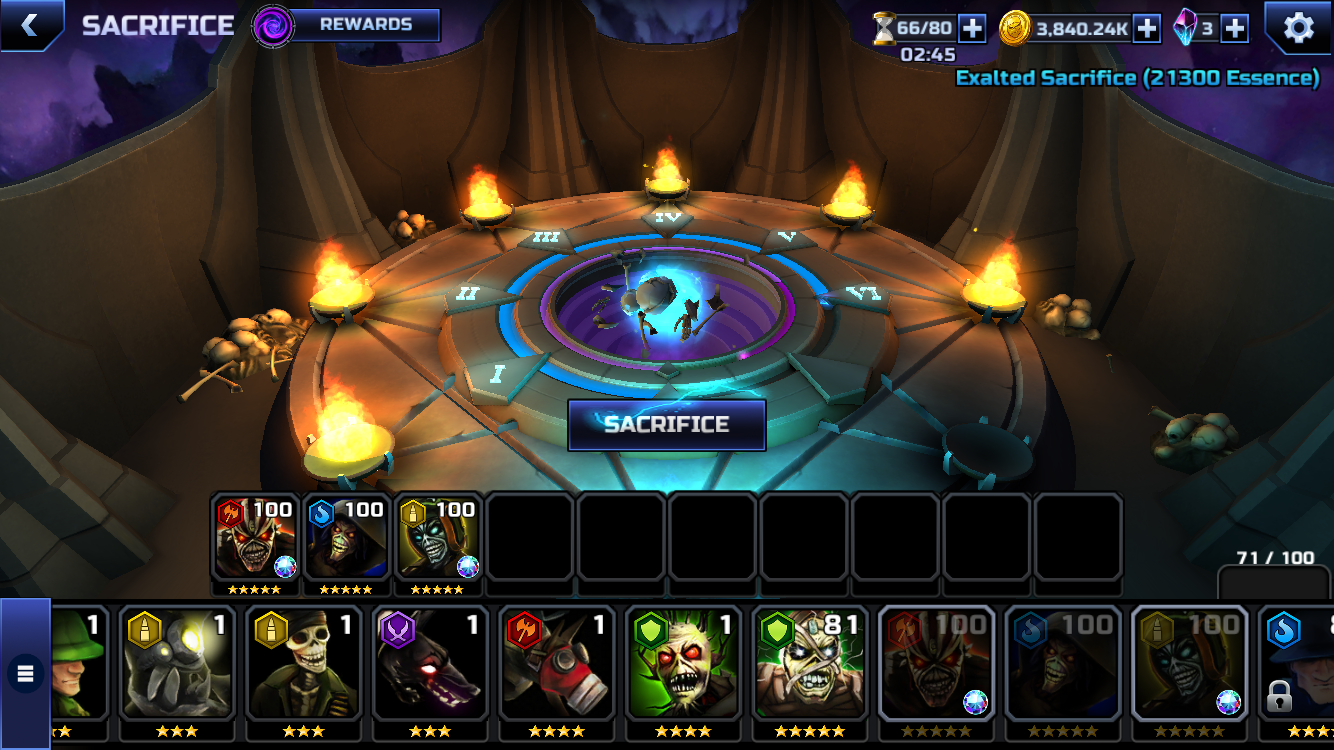Select the green tree-branch sentinel character
The width and height of the screenshot is (1334, 750).
point(683,663)
